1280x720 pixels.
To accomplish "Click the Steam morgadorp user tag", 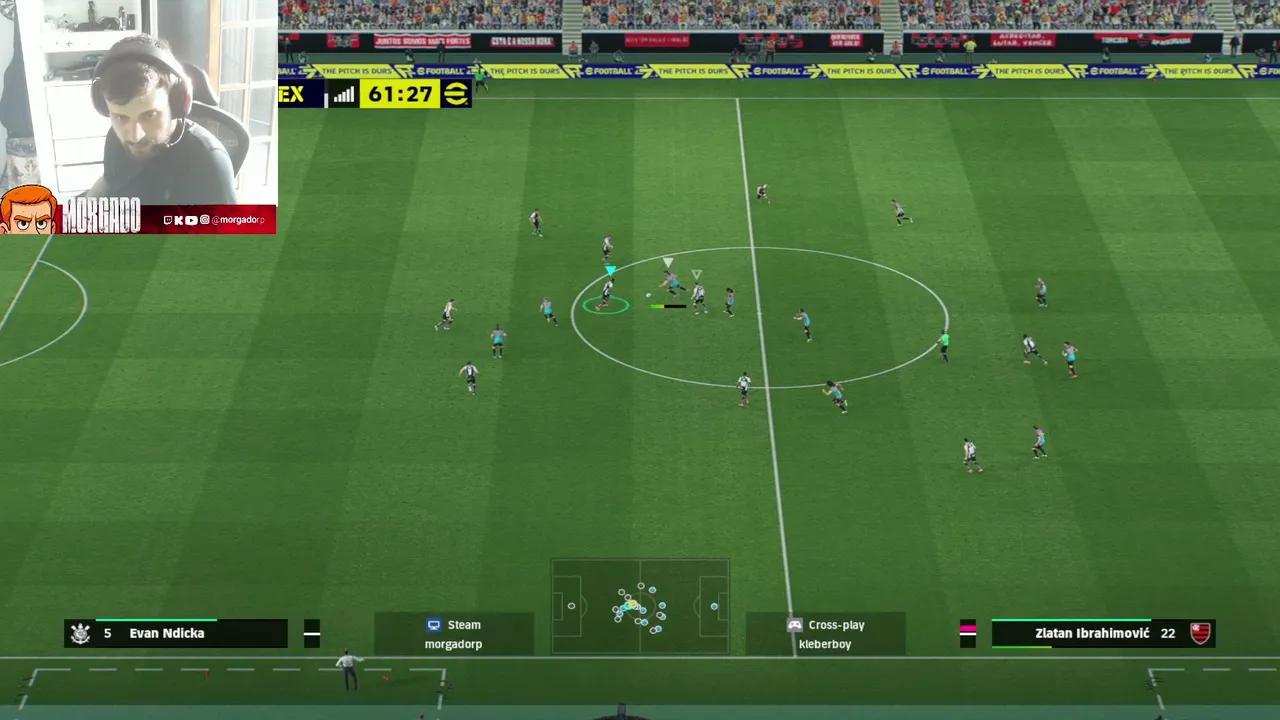I will click(454, 634).
